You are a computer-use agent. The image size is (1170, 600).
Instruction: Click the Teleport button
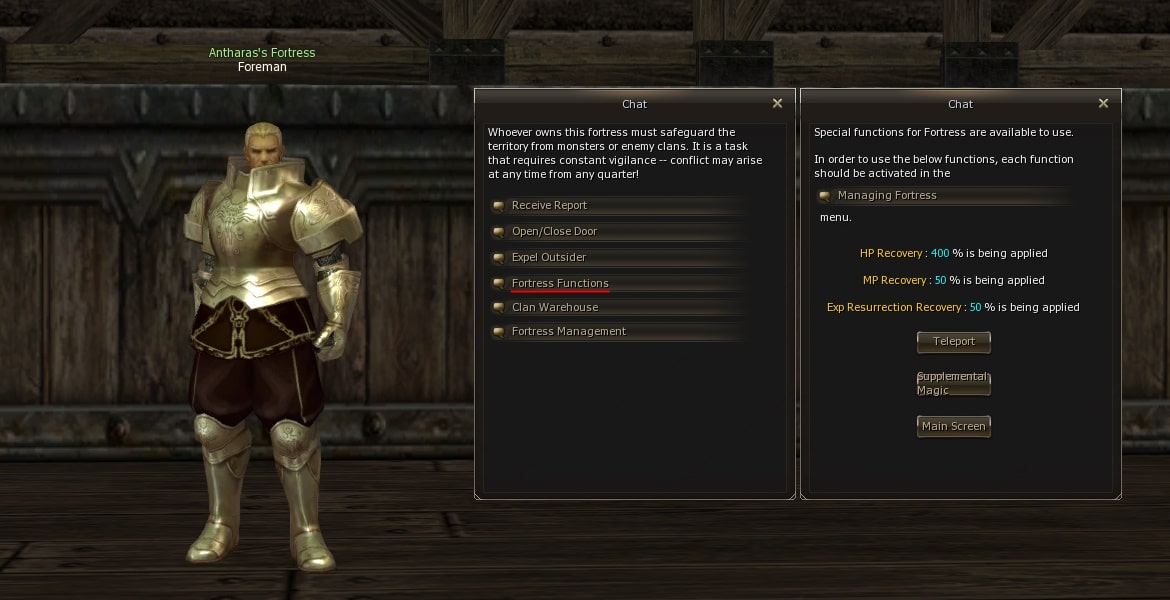(x=954, y=342)
